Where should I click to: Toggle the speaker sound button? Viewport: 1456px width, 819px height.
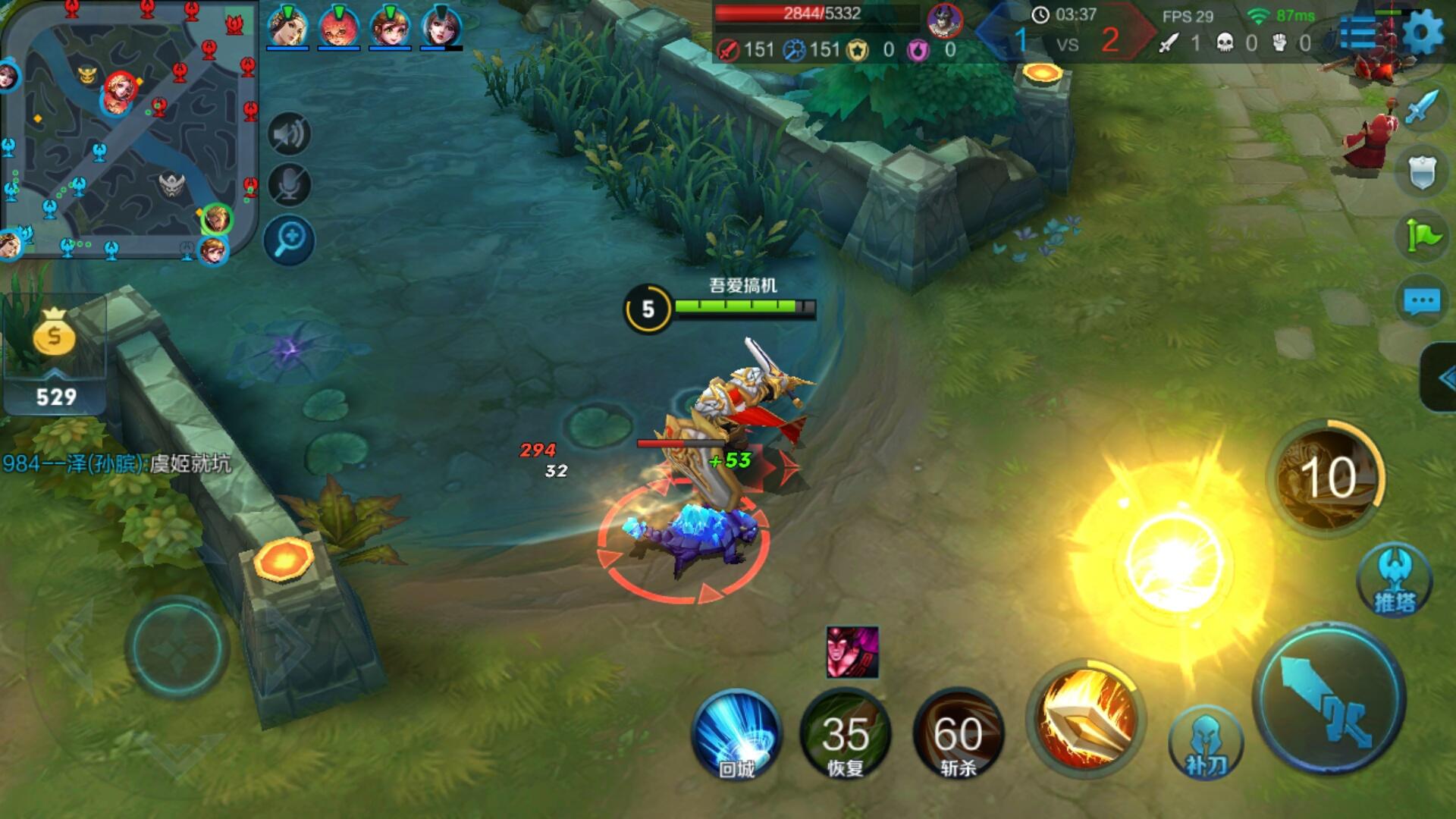coord(289,135)
